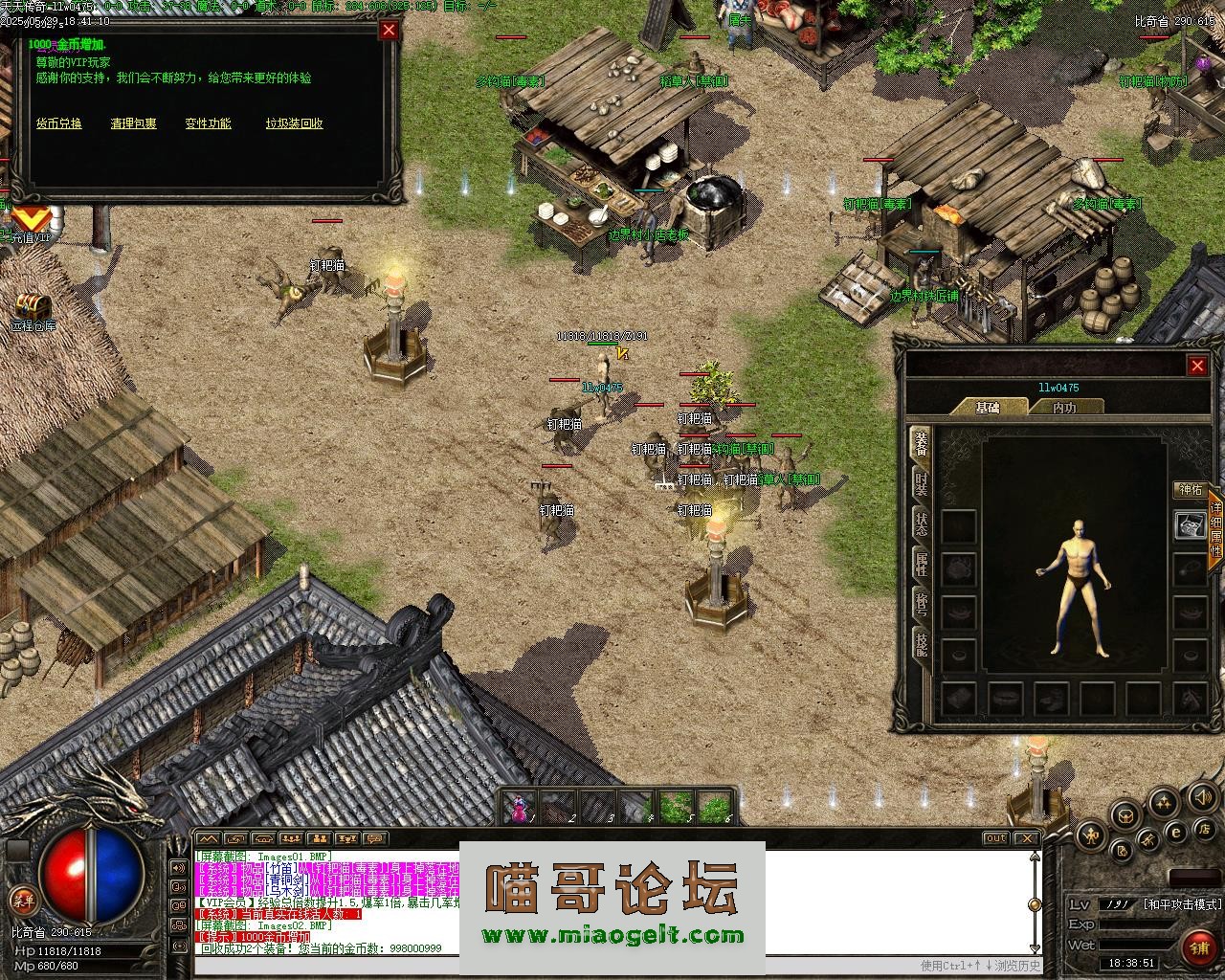Use the pink potion in hotbar slot 1
The image size is (1225, 980).
(520, 808)
